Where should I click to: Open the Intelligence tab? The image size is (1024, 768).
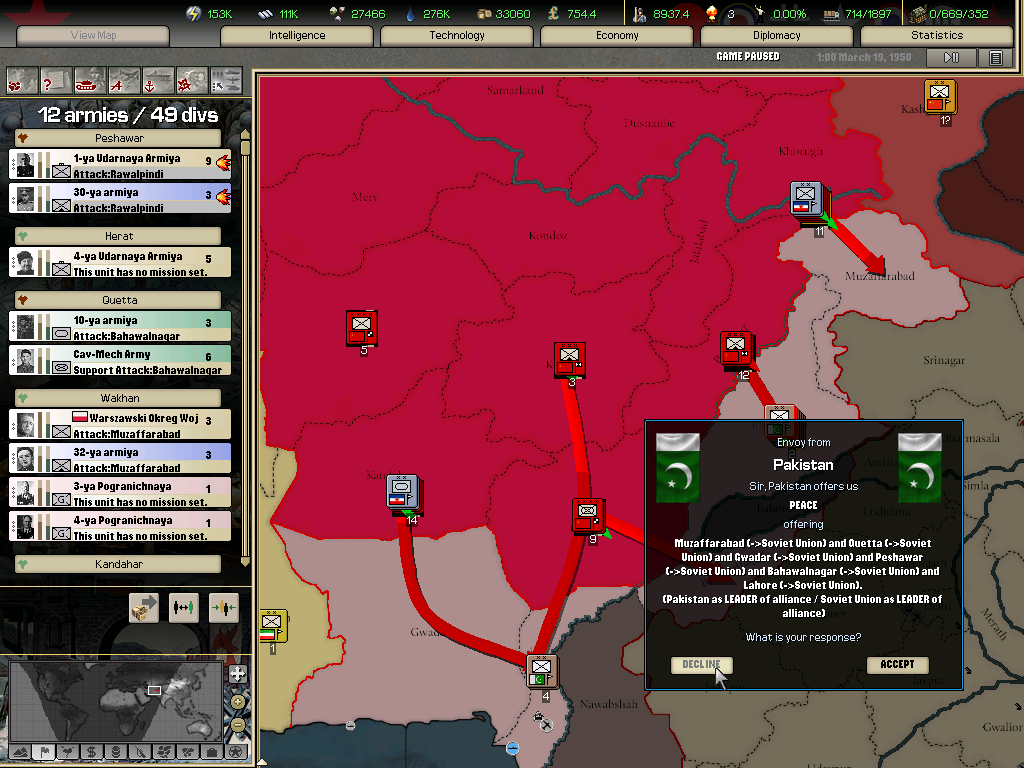[x=297, y=36]
